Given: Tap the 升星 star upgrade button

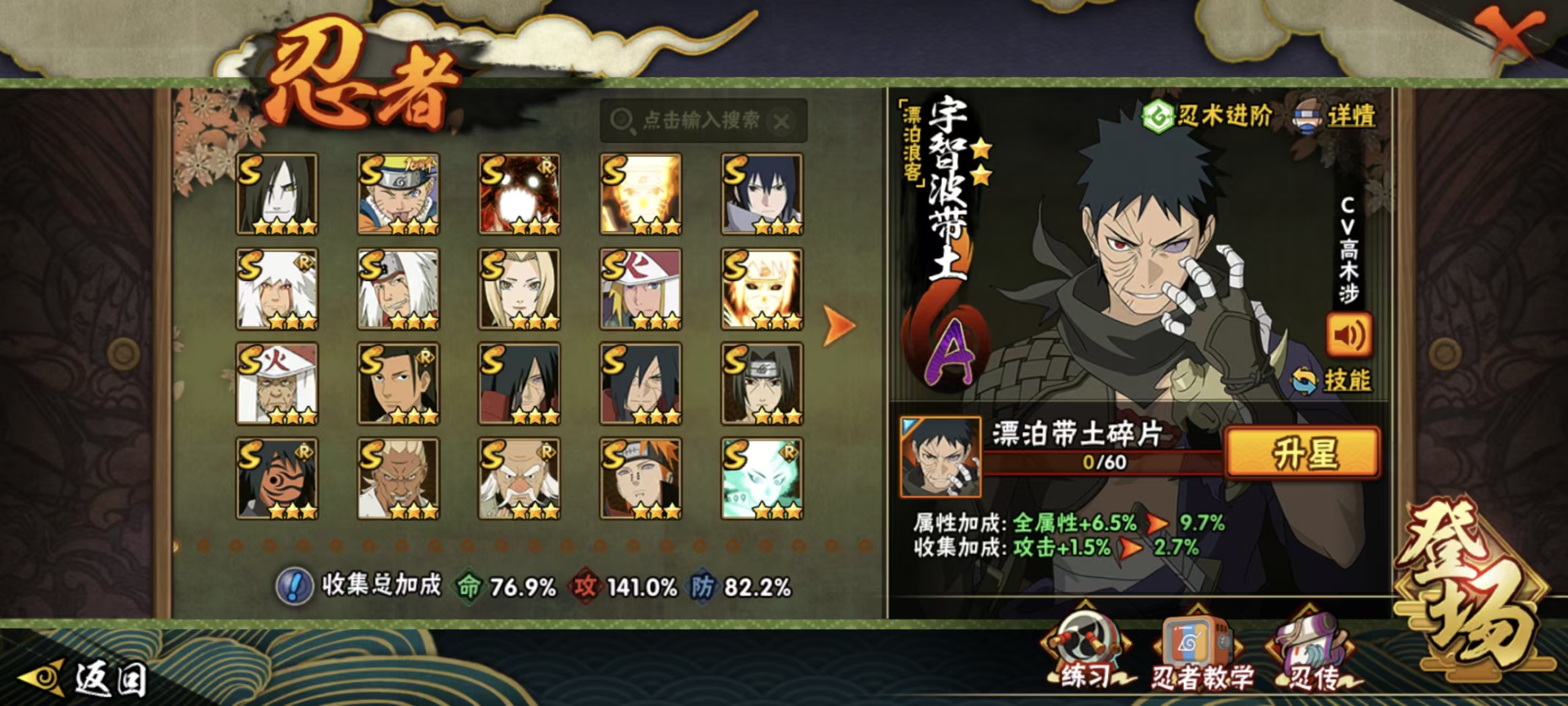Looking at the screenshot, I should 1303,453.
